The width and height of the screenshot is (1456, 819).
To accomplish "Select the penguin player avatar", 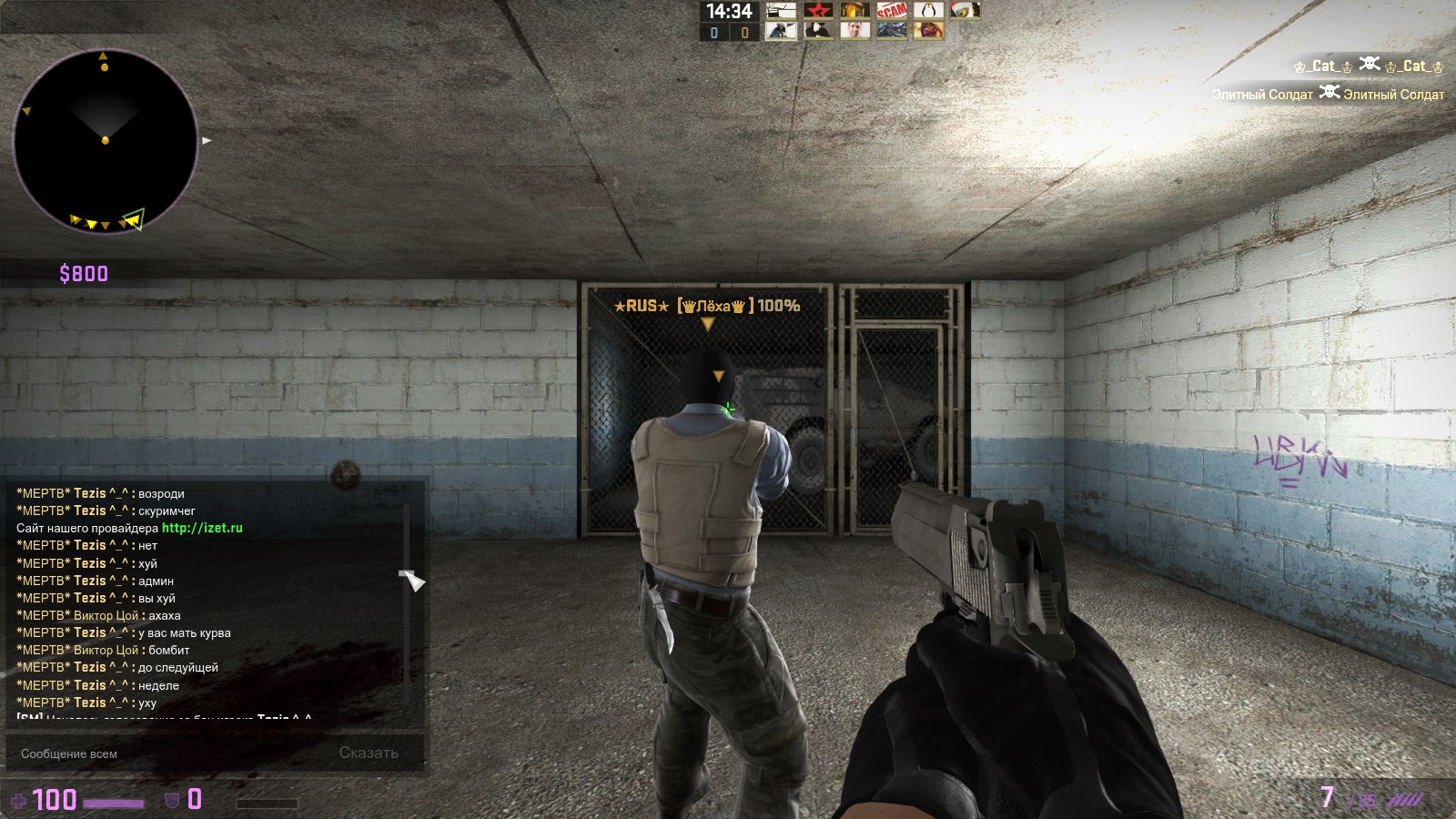I will pos(928,11).
